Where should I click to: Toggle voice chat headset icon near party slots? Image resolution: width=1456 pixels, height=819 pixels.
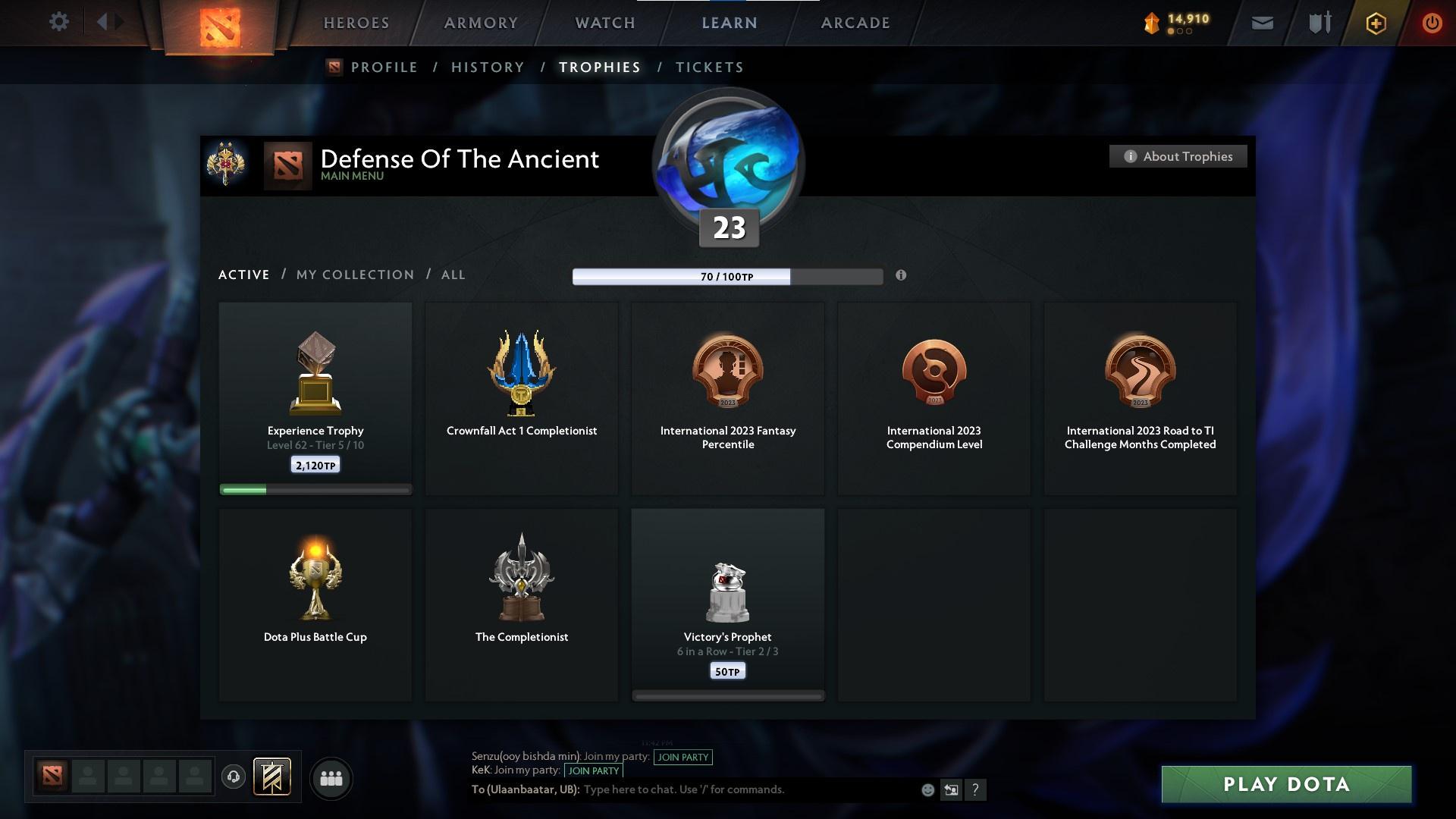click(233, 777)
